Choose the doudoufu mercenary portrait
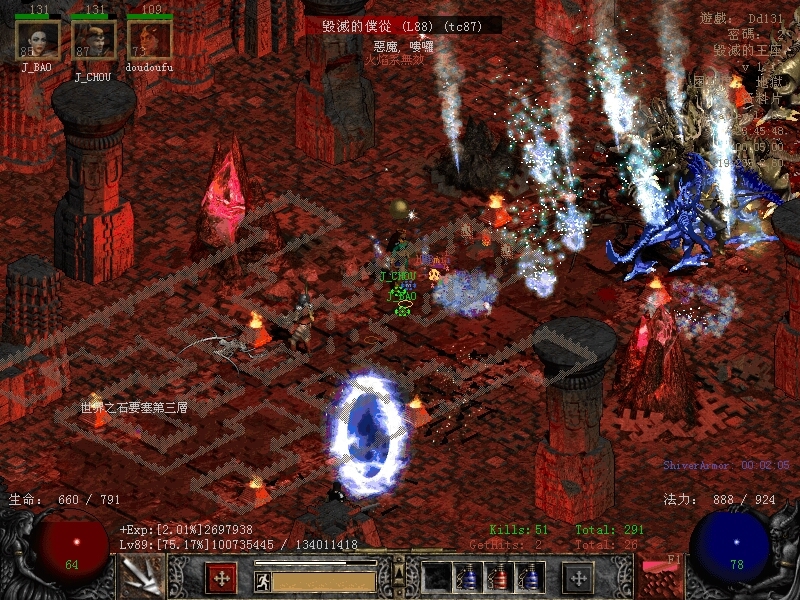Viewport: 800px width, 600px height. coord(150,41)
